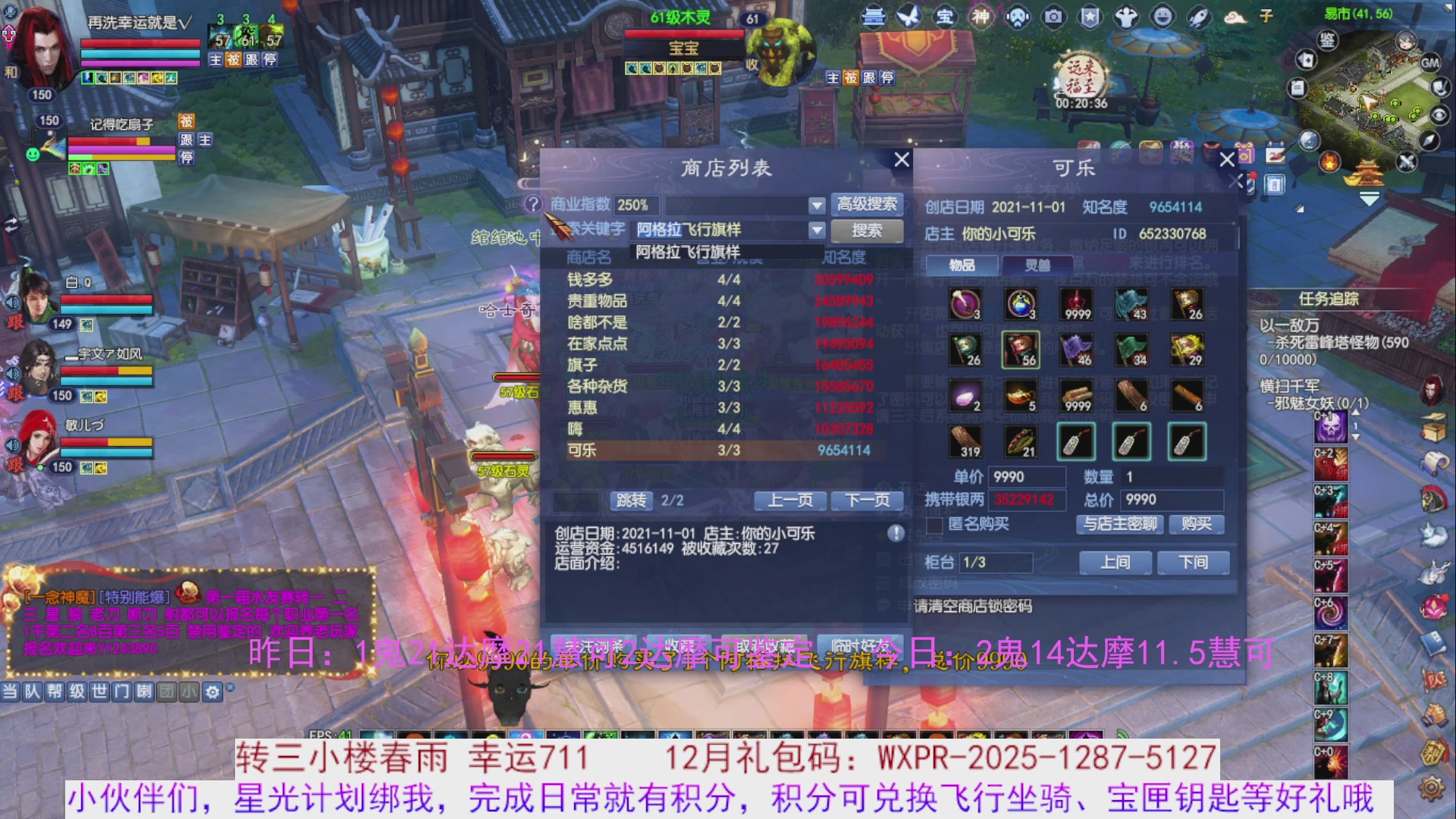The image size is (1456, 819).
Task: Click the rocket icon on the top toolbar
Action: click(x=1197, y=15)
